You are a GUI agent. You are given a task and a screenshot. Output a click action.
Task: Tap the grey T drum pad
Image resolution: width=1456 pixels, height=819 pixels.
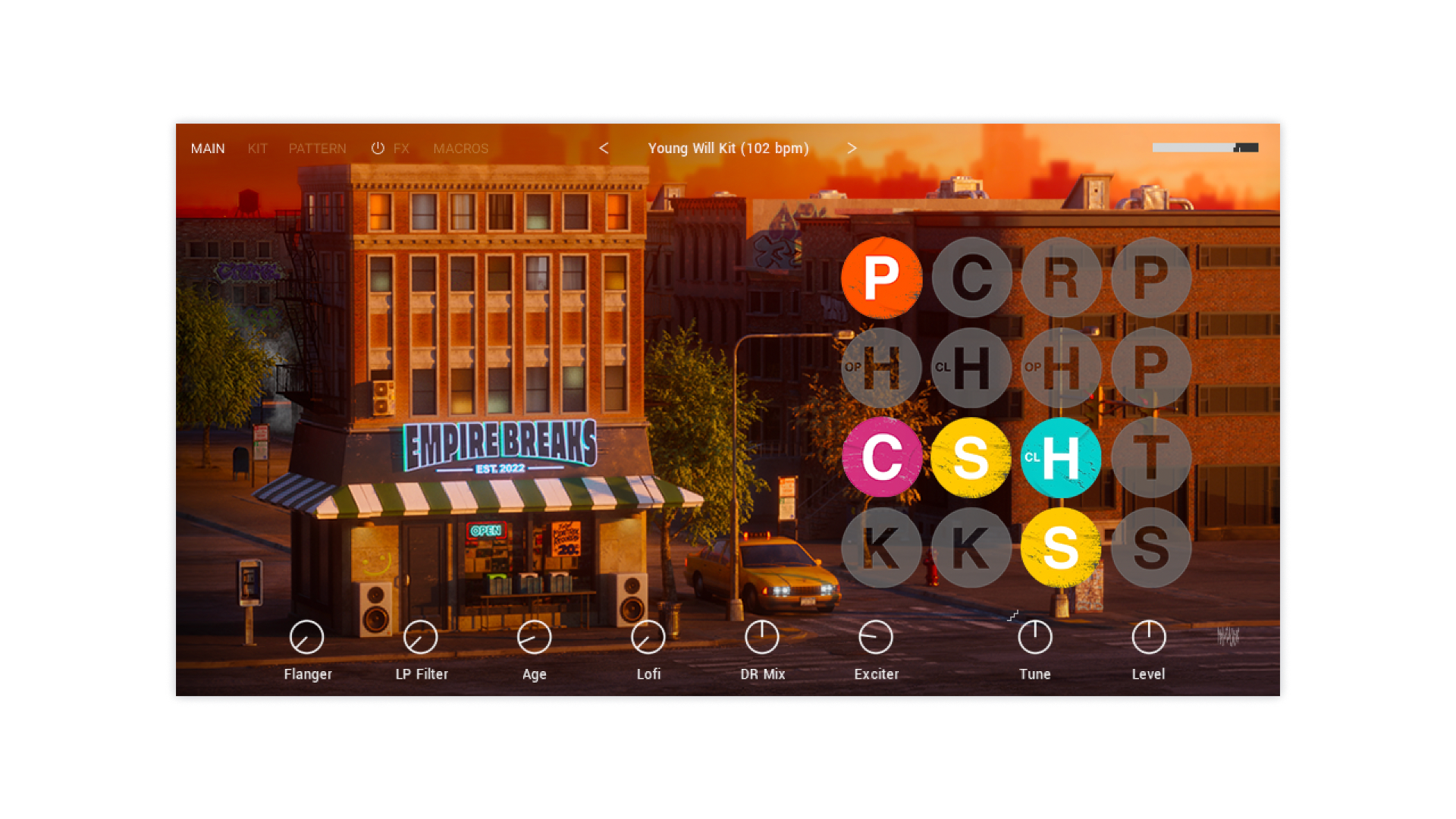1151,457
